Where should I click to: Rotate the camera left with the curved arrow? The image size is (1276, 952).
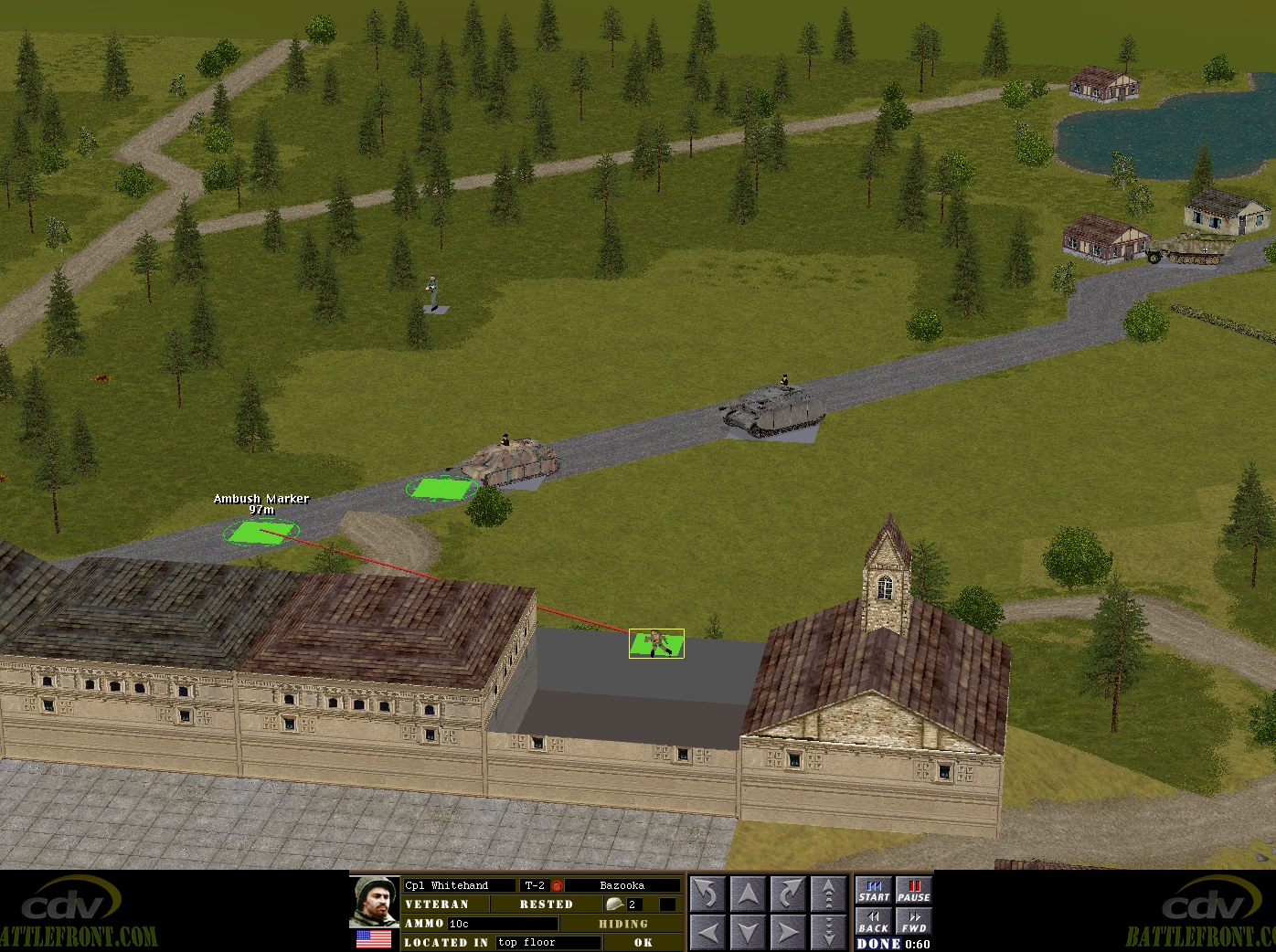[x=707, y=893]
